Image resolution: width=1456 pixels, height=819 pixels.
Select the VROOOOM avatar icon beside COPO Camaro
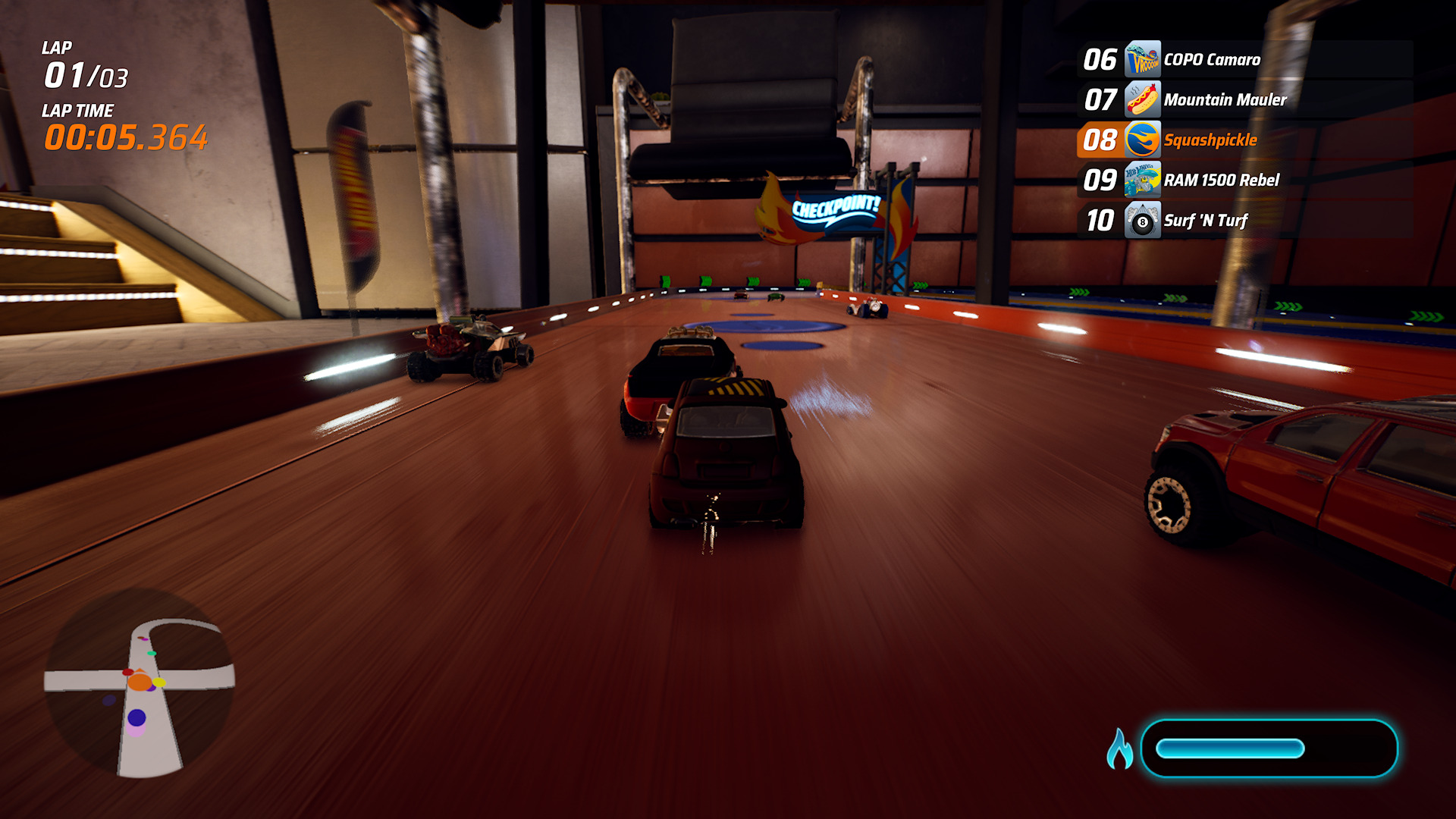pyautogui.click(x=1143, y=59)
